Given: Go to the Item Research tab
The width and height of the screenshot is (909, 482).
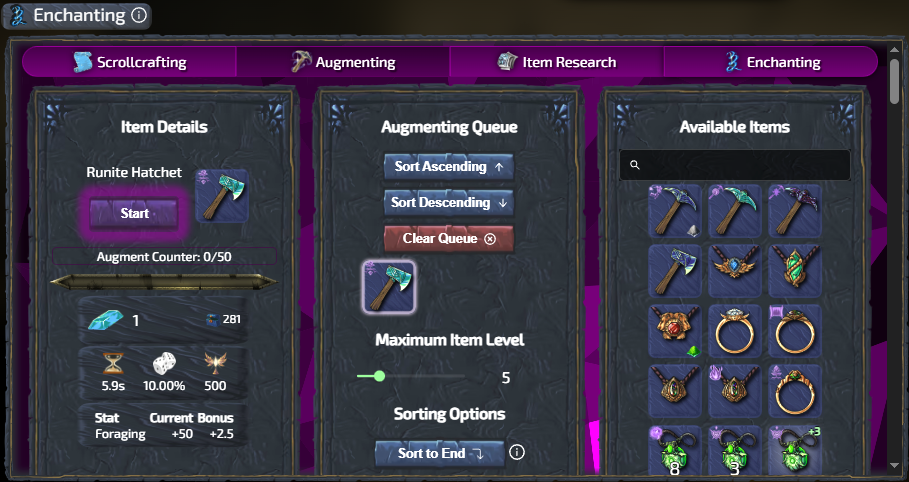Looking at the screenshot, I should tap(557, 62).
